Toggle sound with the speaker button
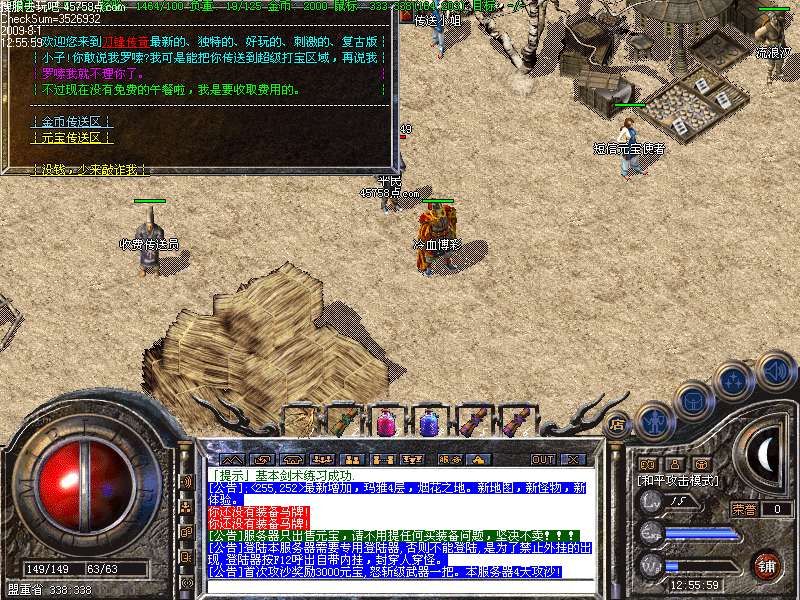The height and width of the screenshot is (600, 800). click(774, 369)
